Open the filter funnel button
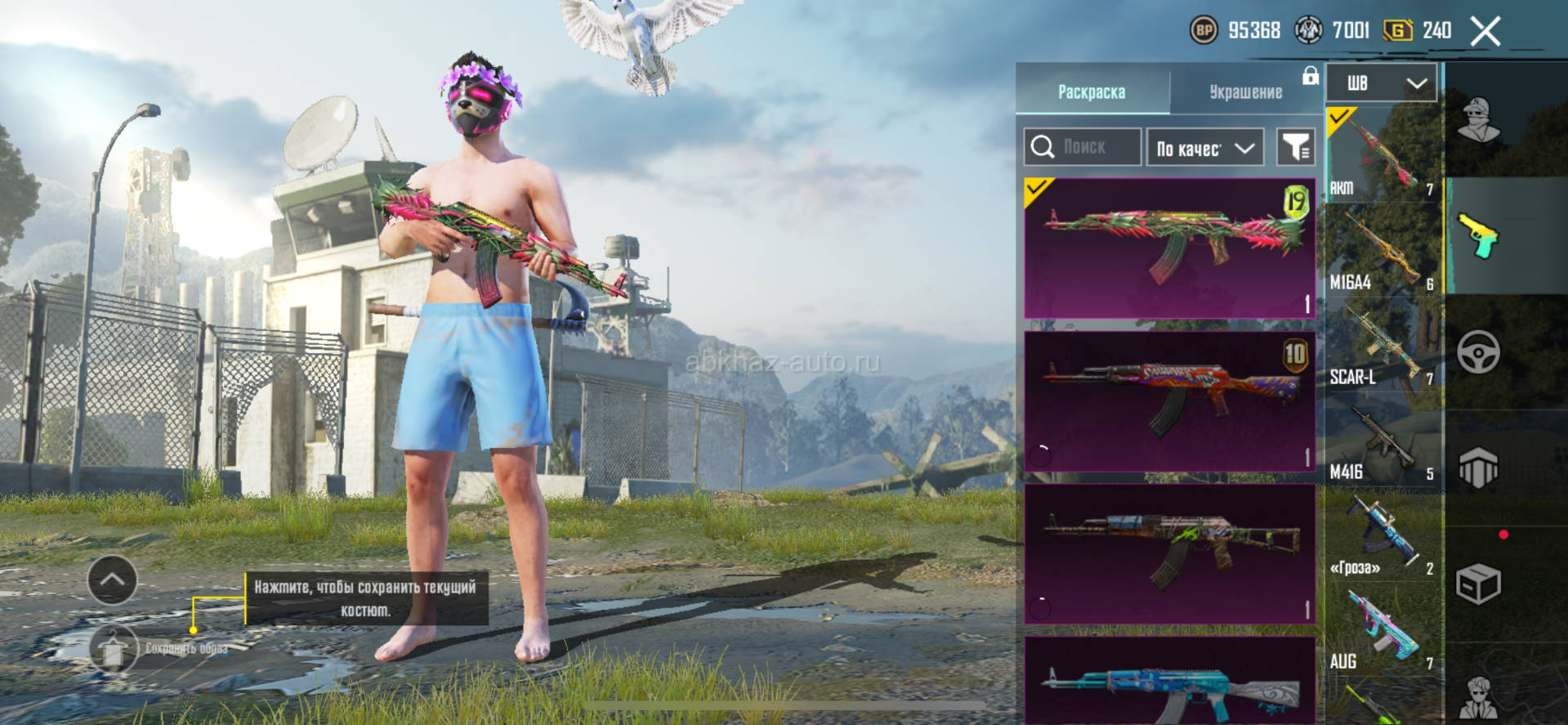The image size is (1568, 725). point(1295,147)
